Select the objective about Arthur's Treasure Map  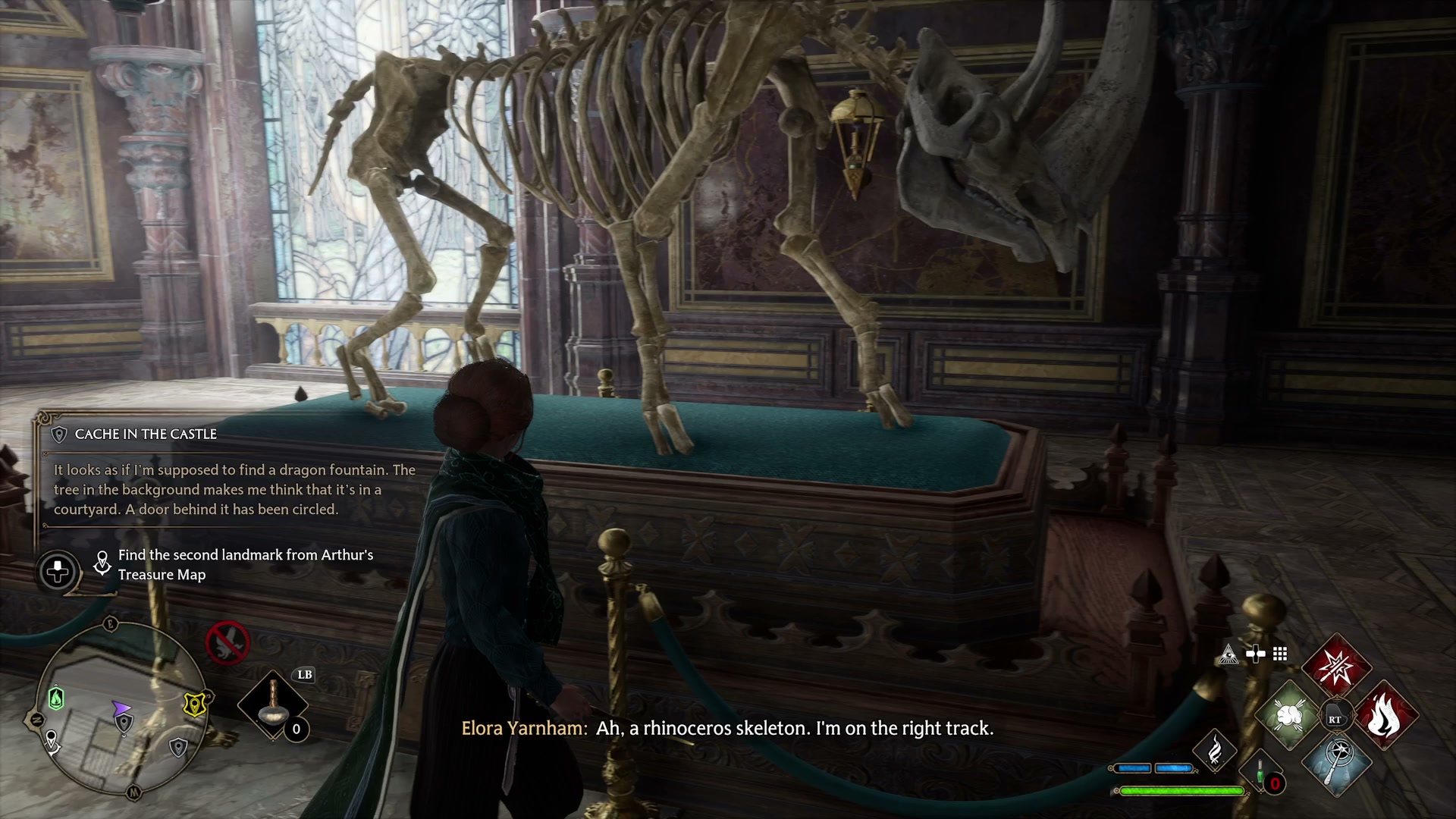point(244,564)
